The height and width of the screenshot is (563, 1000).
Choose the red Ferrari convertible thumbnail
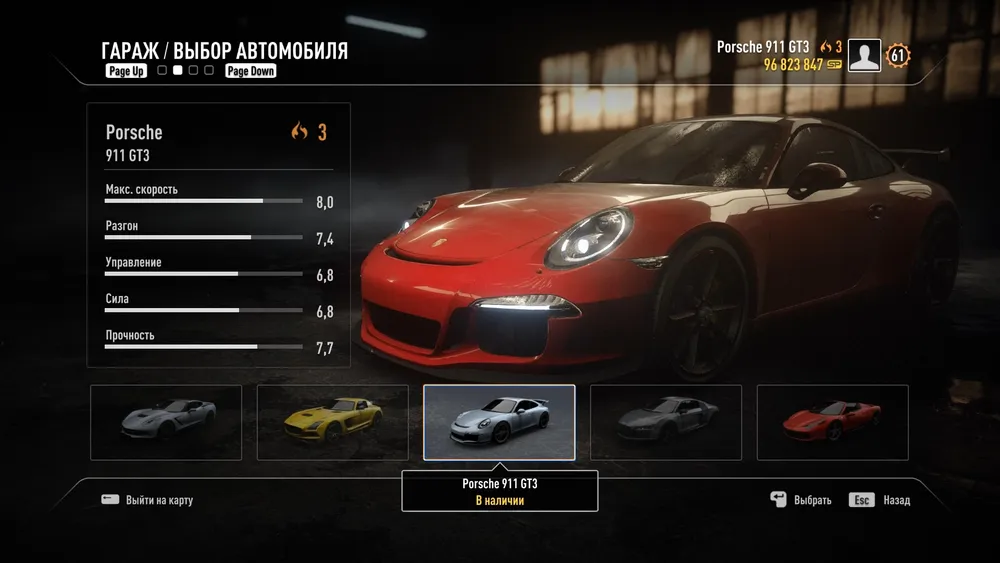pyautogui.click(x=832, y=422)
